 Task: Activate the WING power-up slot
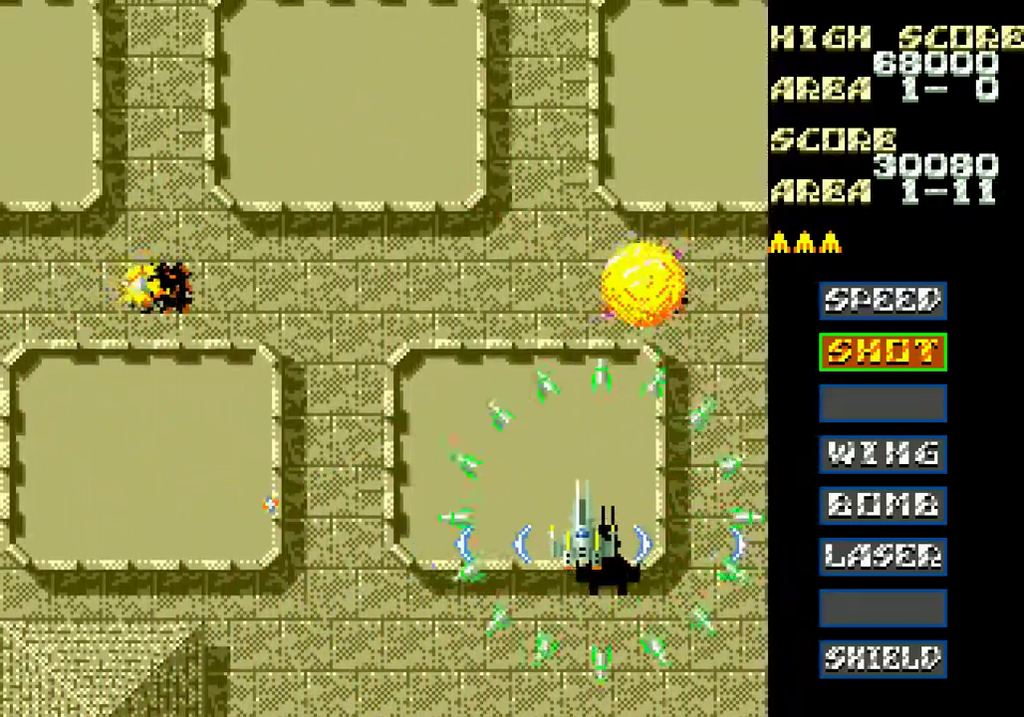coord(883,454)
